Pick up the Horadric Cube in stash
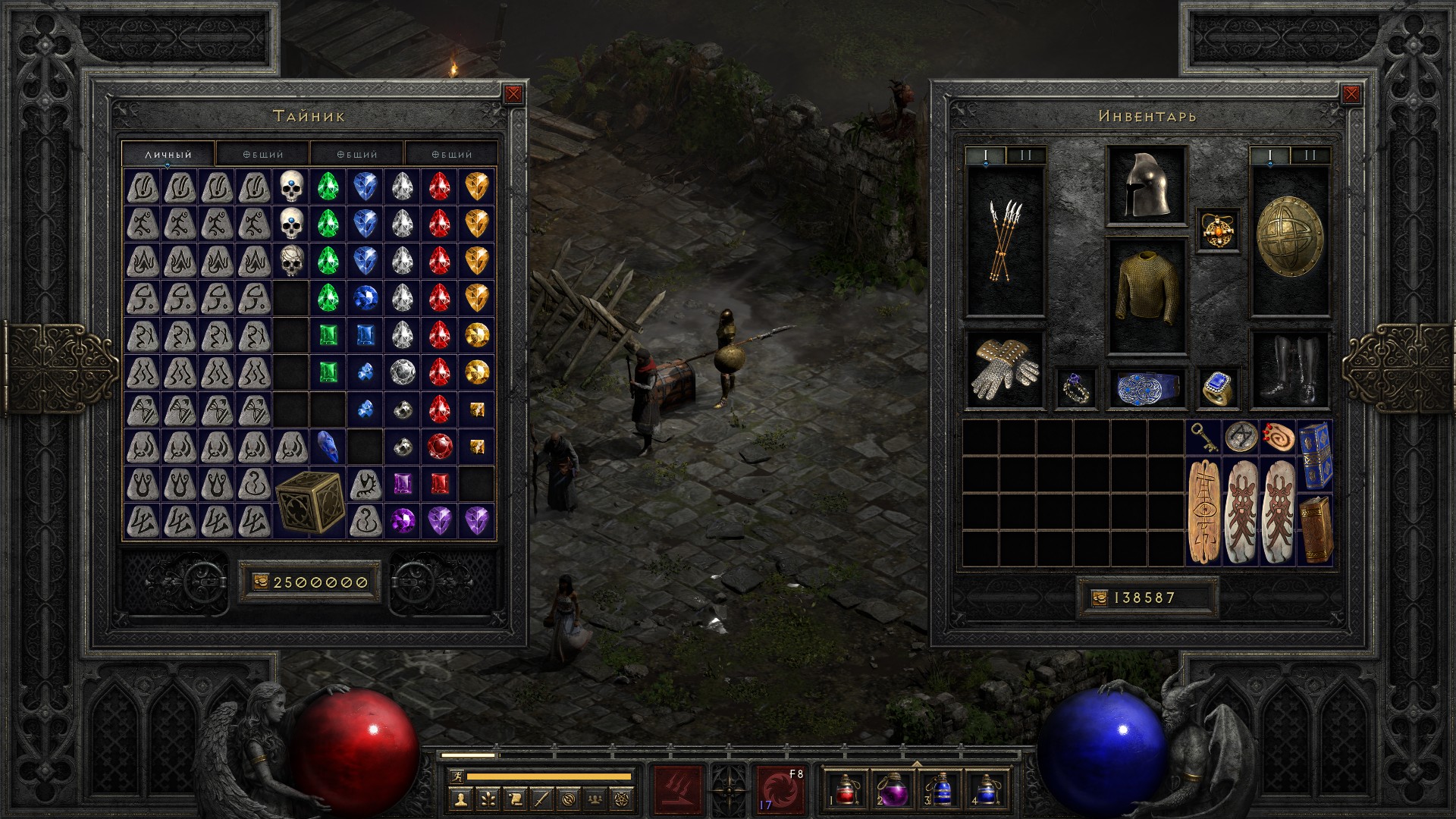 click(309, 502)
